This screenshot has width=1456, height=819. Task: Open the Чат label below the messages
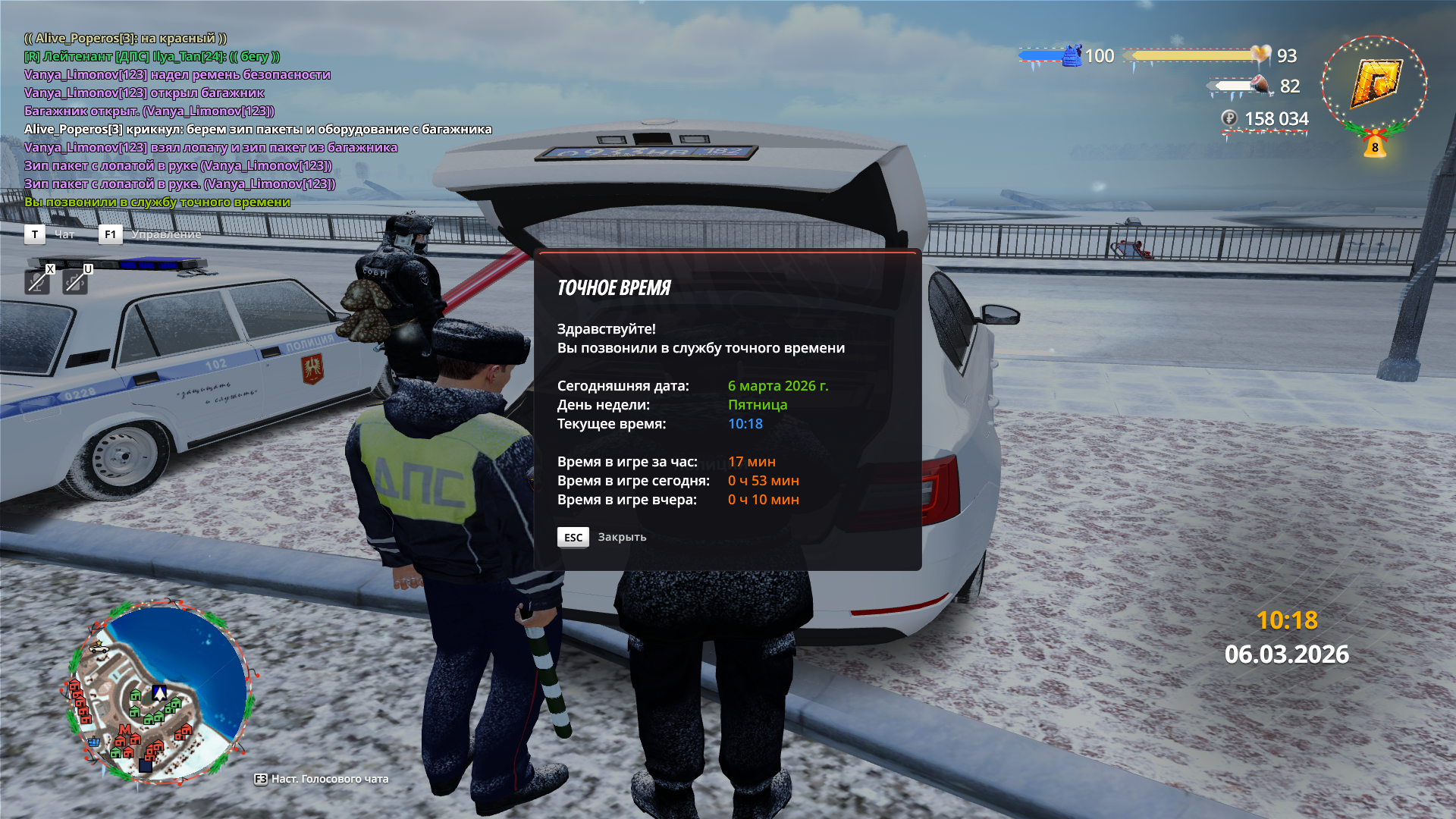tap(64, 234)
